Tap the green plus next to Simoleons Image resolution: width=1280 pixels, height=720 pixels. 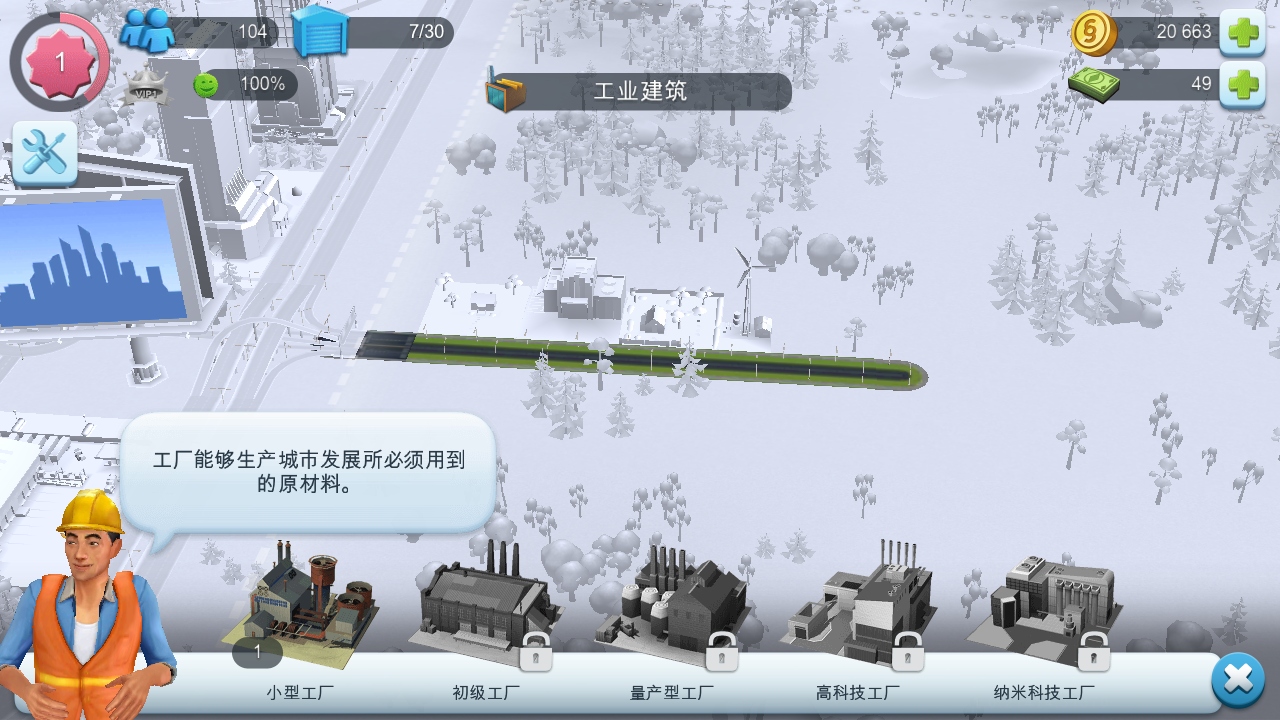[1245, 31]
